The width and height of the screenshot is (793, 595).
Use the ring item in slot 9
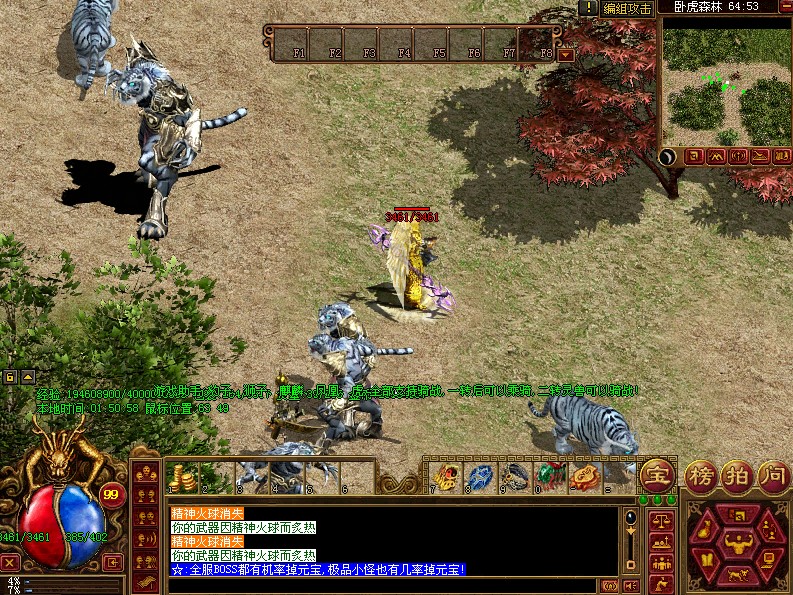click(515, 475)
